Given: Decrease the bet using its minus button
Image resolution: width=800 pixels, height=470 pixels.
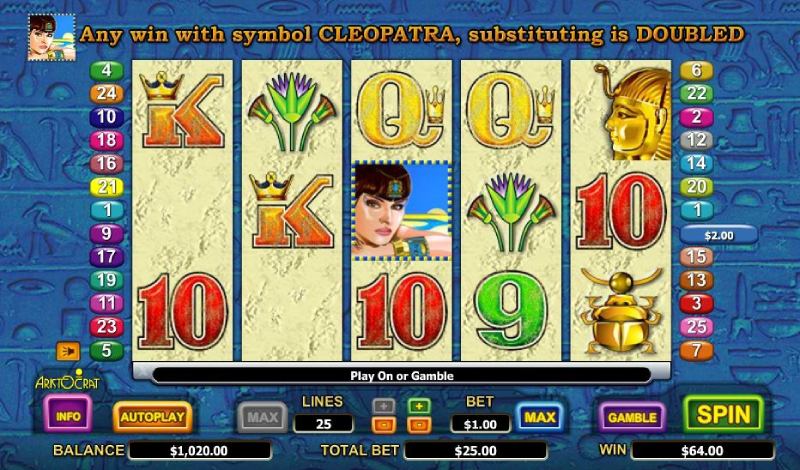Looking at the screenshot, I should 420,425.
